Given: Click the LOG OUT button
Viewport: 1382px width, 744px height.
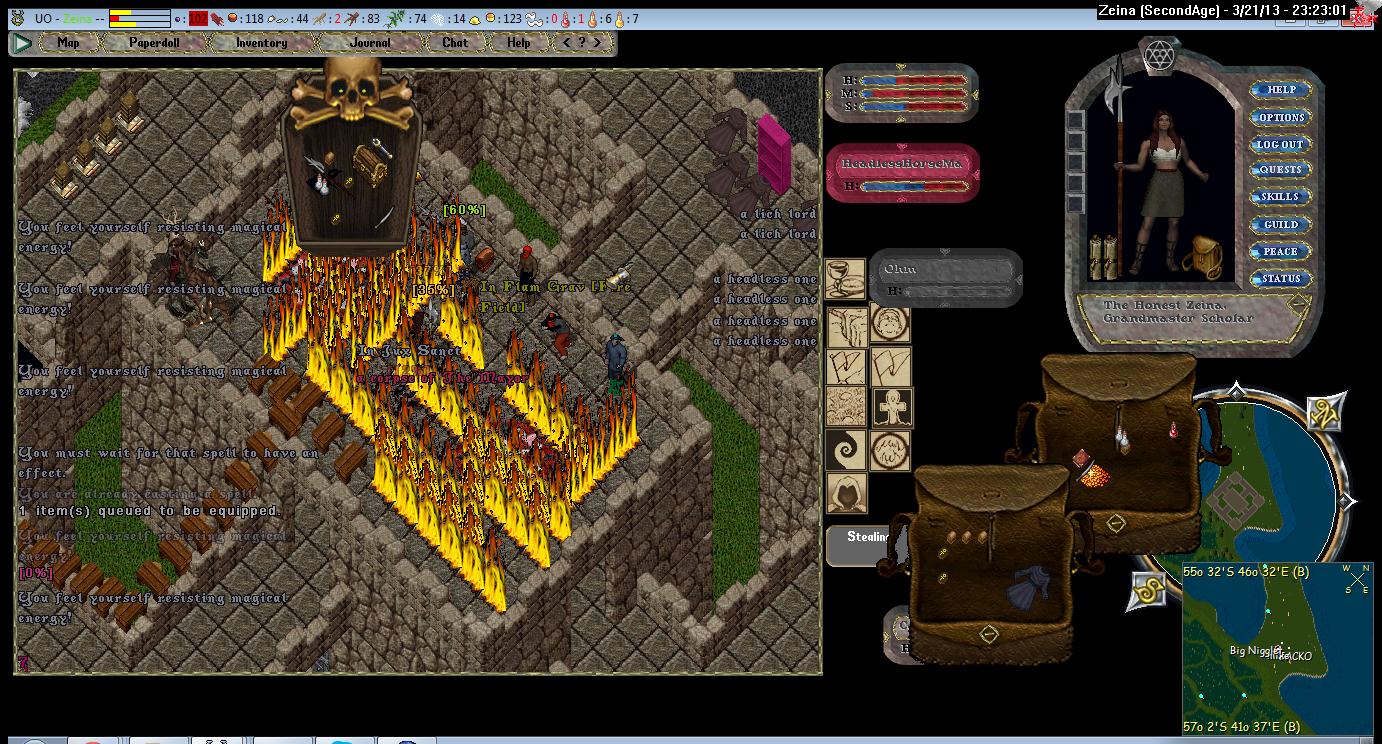Looking at the screenshot, I should click(1280, 144).
